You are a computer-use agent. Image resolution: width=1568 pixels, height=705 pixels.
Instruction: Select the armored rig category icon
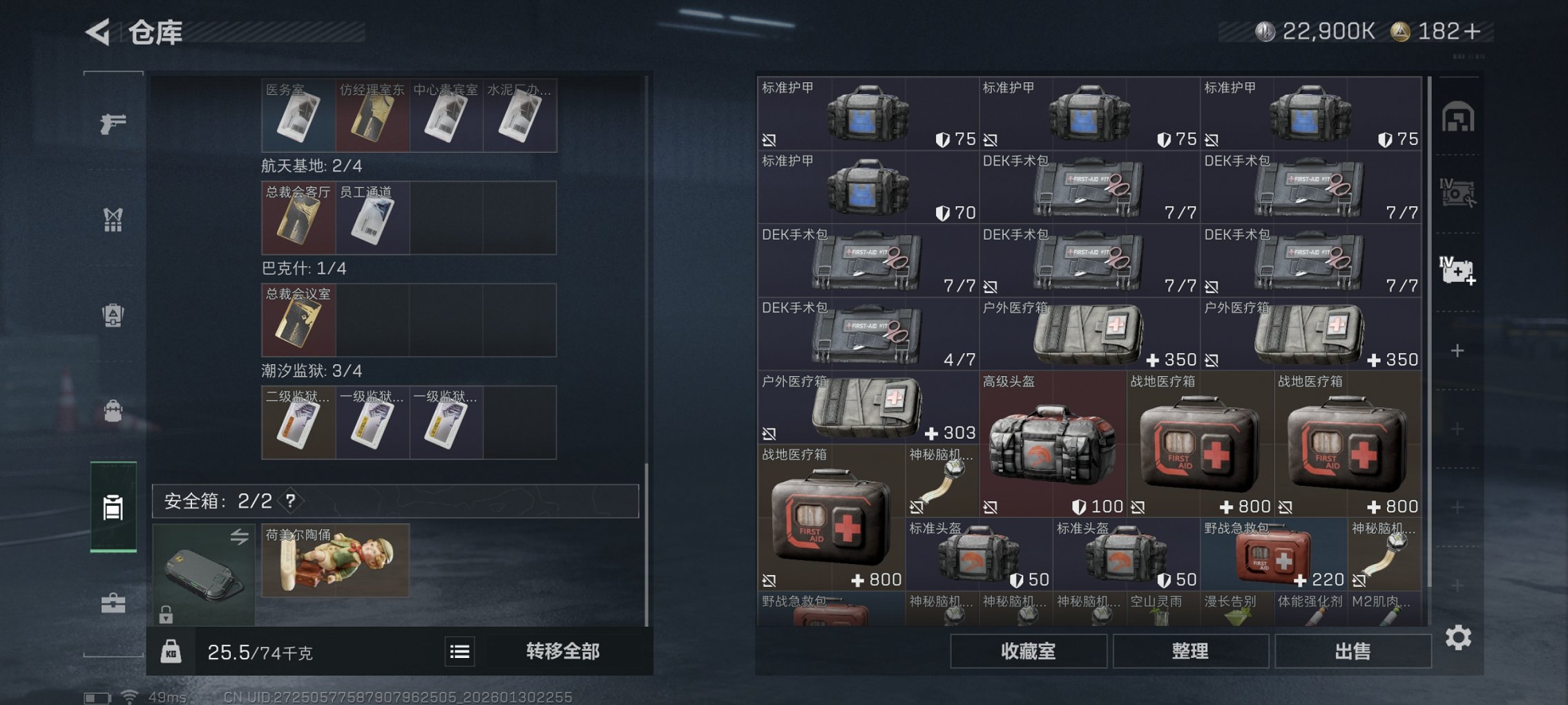click(x=112, y=314)
